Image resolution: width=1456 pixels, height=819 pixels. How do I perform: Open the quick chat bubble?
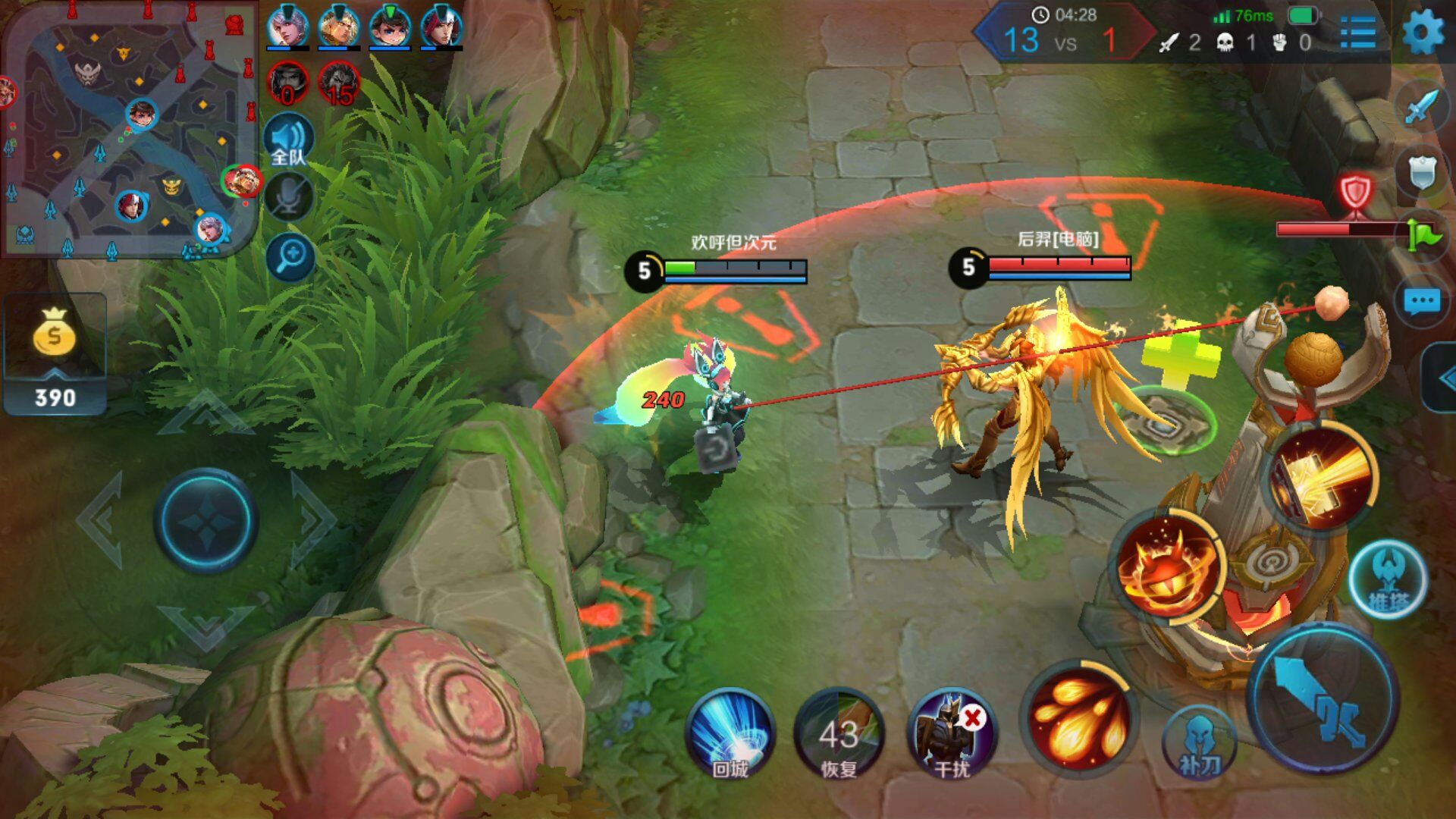click(x=1421, y=302)
